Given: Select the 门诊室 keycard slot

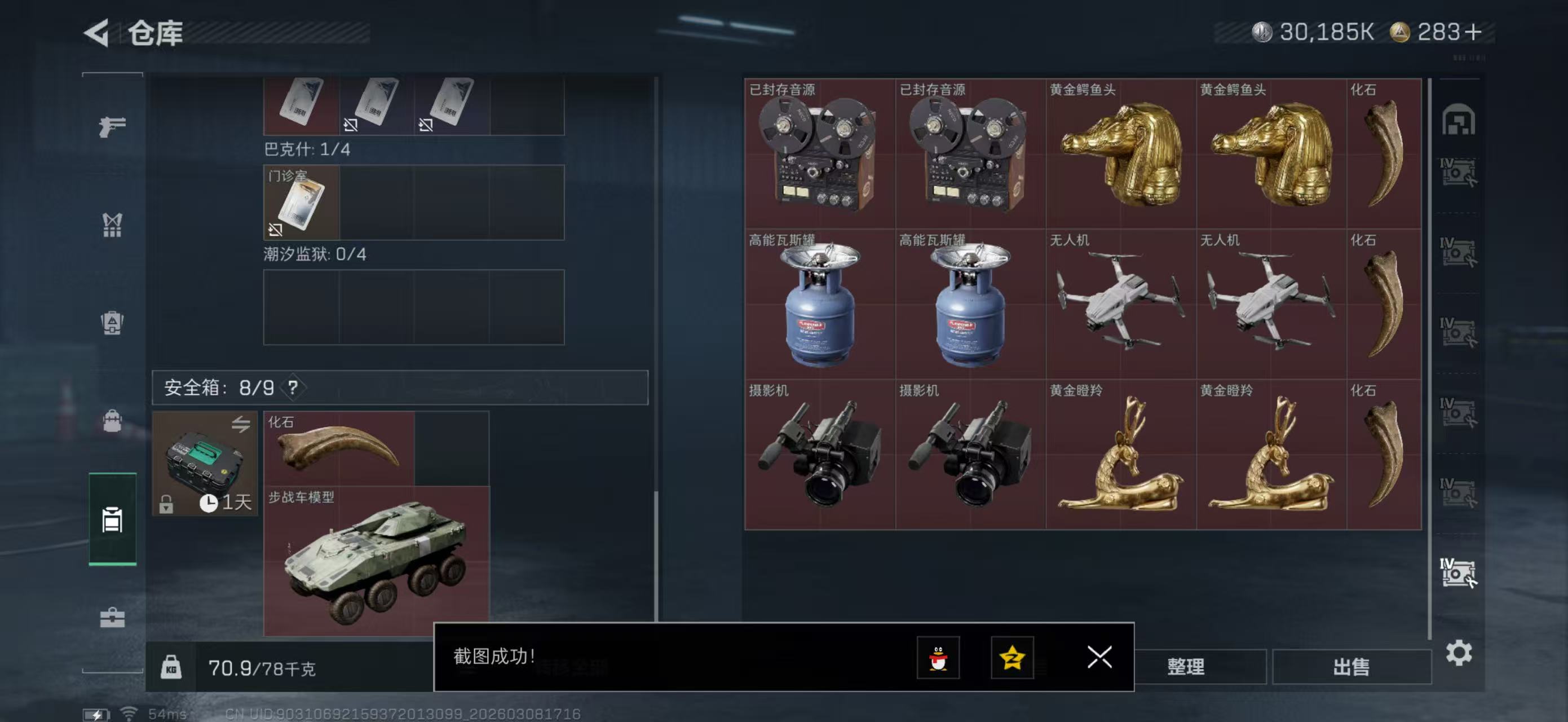Looking at the screenshot, I should pyautogui.click(x=301, y=202).
